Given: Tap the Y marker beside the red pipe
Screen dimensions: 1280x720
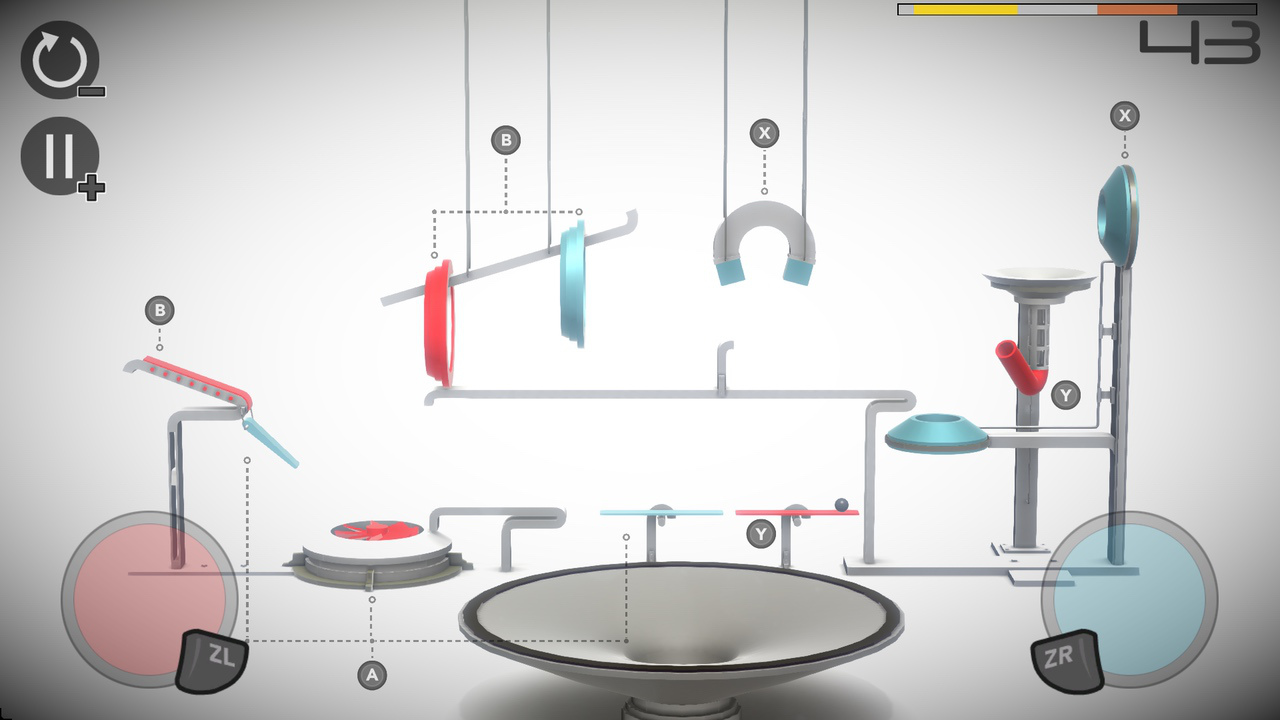Looking at the screenshot, I should (1066, 396).
